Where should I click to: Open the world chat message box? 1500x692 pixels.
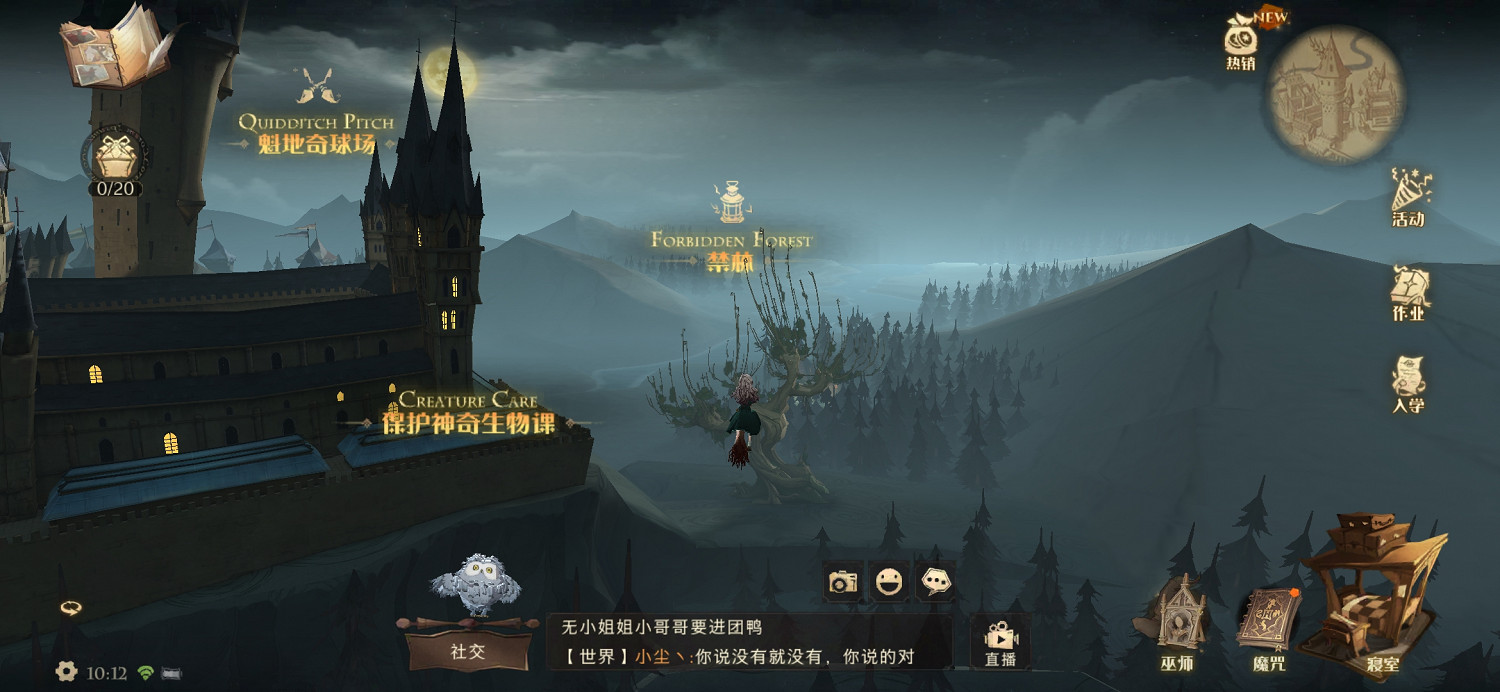click(750, 642)
